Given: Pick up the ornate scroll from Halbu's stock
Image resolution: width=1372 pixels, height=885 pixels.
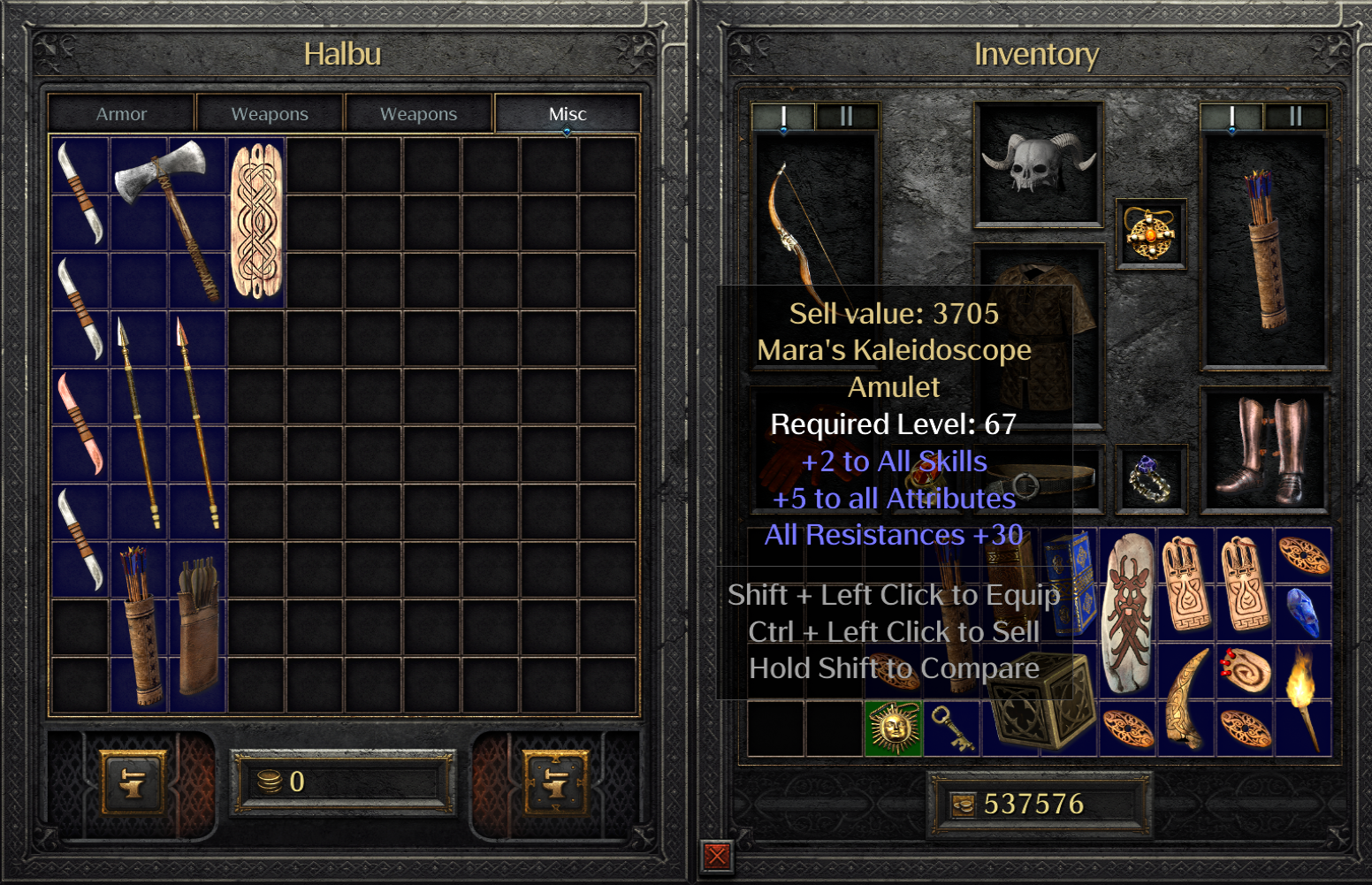Looking at the screenshot, I should pyautogui.click(x=255, y=221).
